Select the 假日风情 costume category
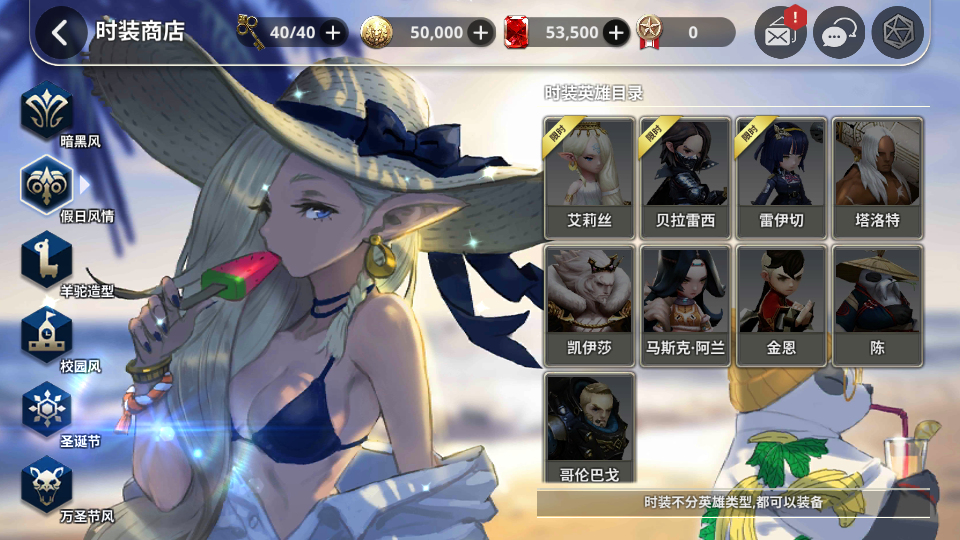Screen dimensions: 960x540 point(47,184)
